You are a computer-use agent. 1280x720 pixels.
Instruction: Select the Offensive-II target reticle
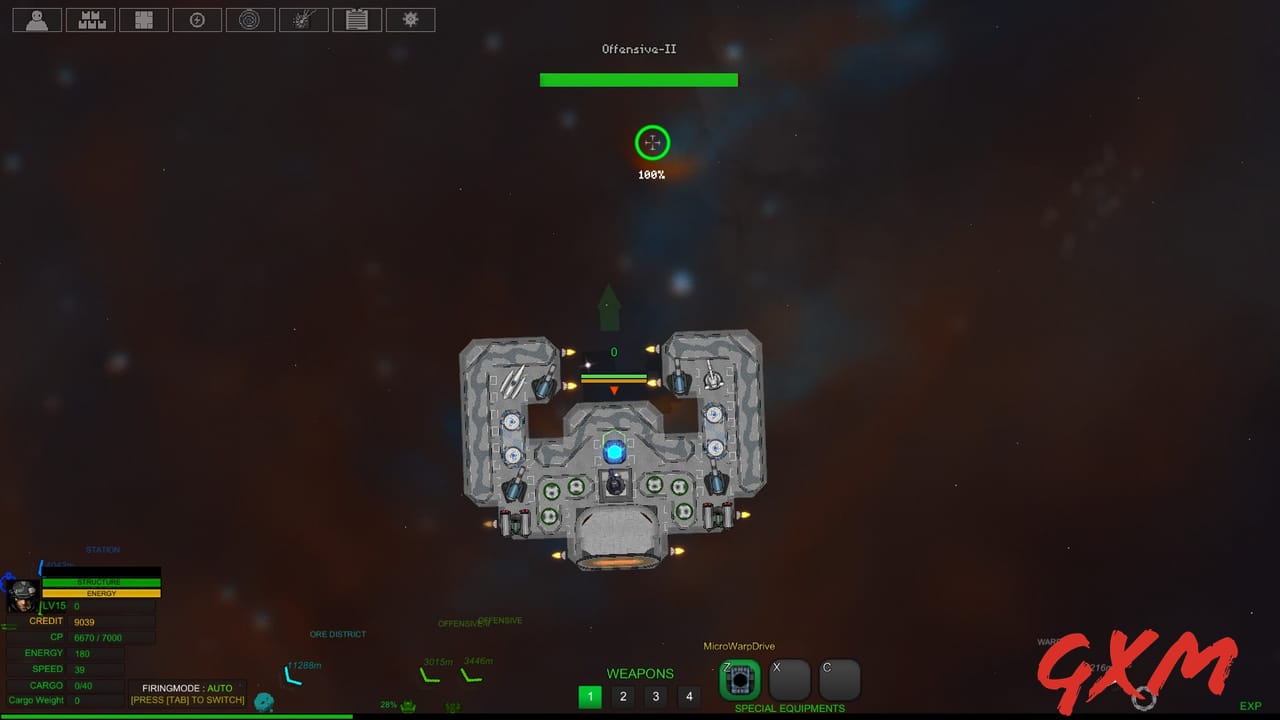(651, 143)
